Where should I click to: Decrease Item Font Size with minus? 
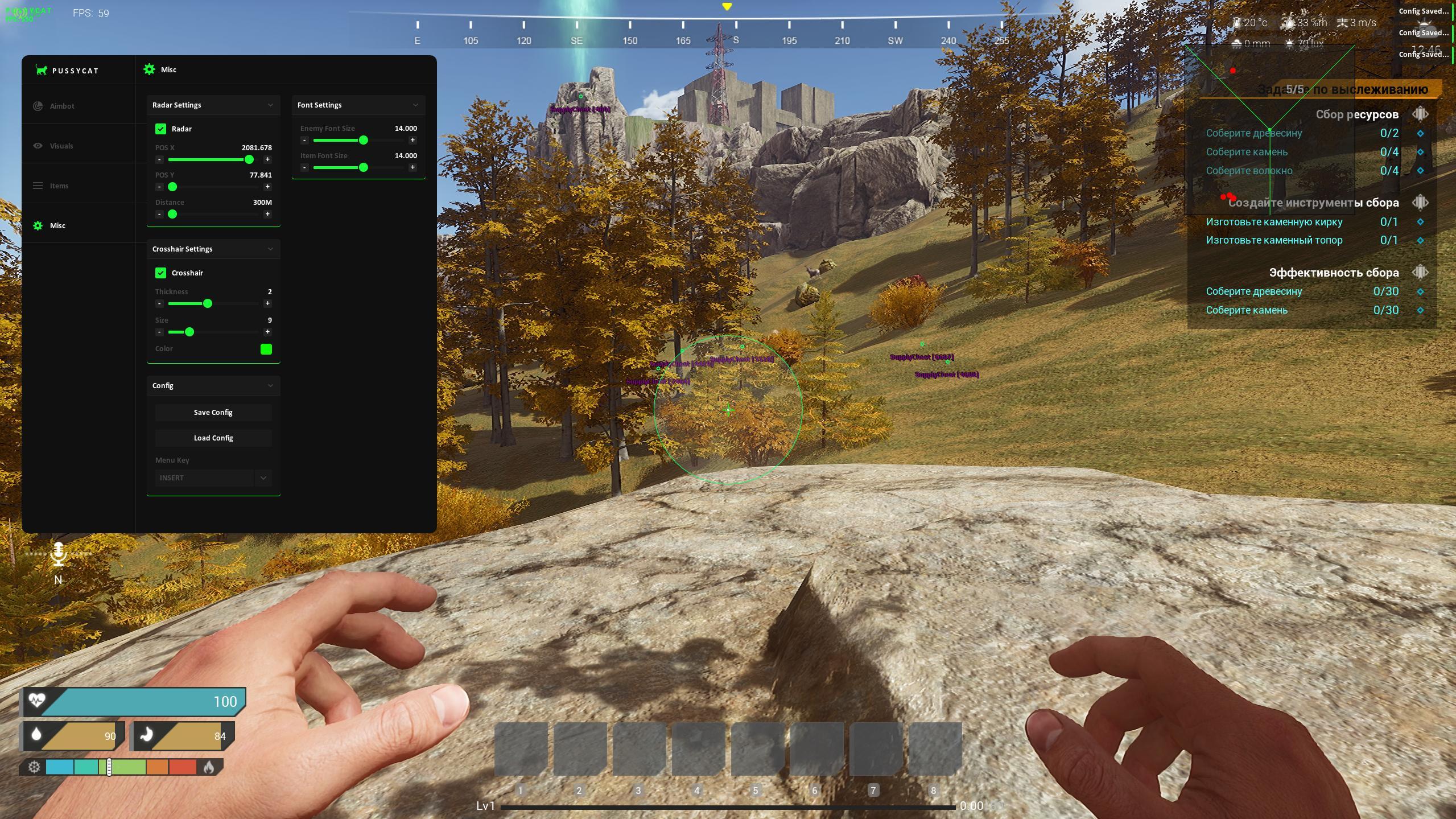pos(304,168)
